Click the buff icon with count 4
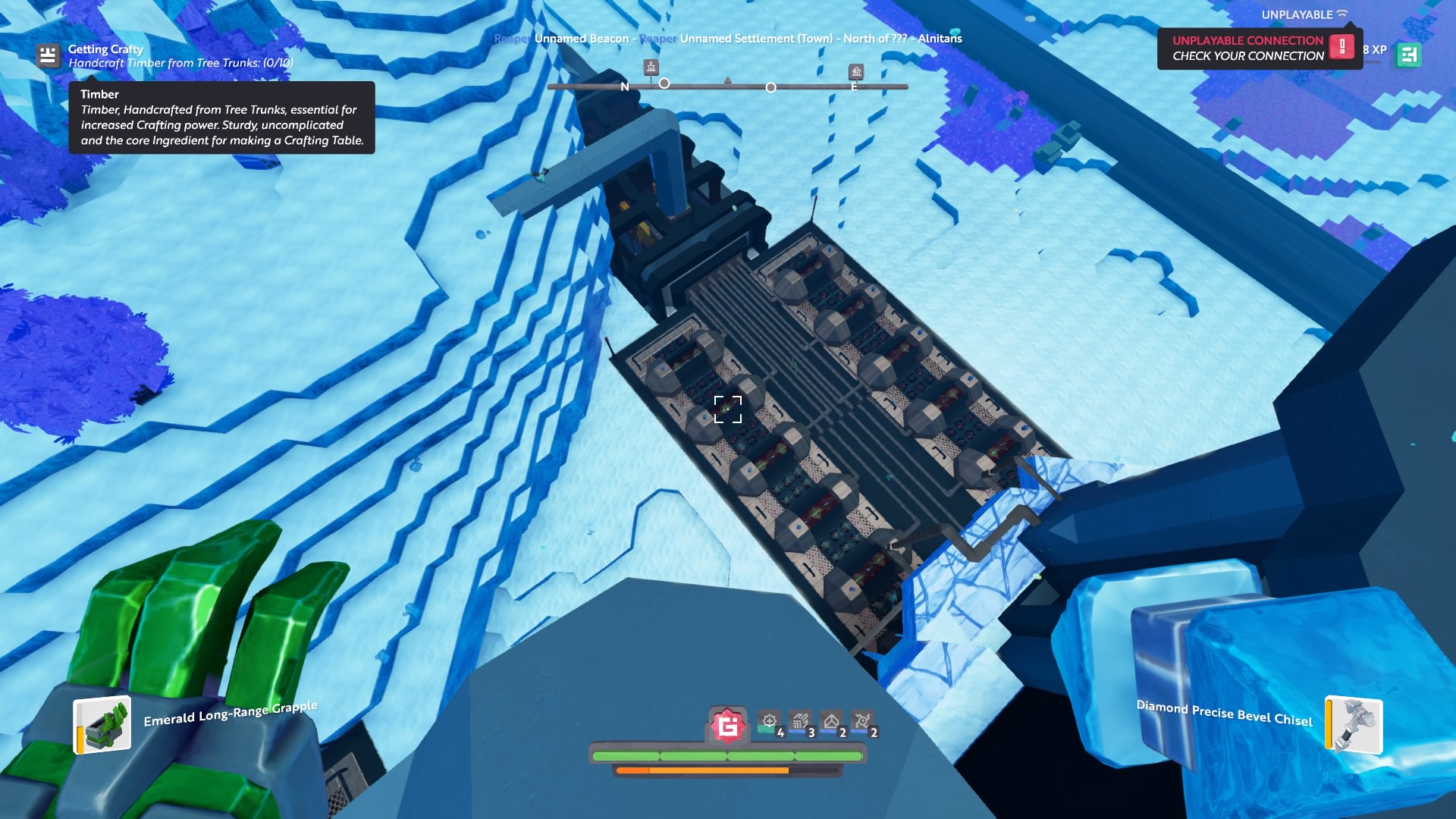This screenshot has width=1456, height=819. pyautogui.click(x=770, y=721)
